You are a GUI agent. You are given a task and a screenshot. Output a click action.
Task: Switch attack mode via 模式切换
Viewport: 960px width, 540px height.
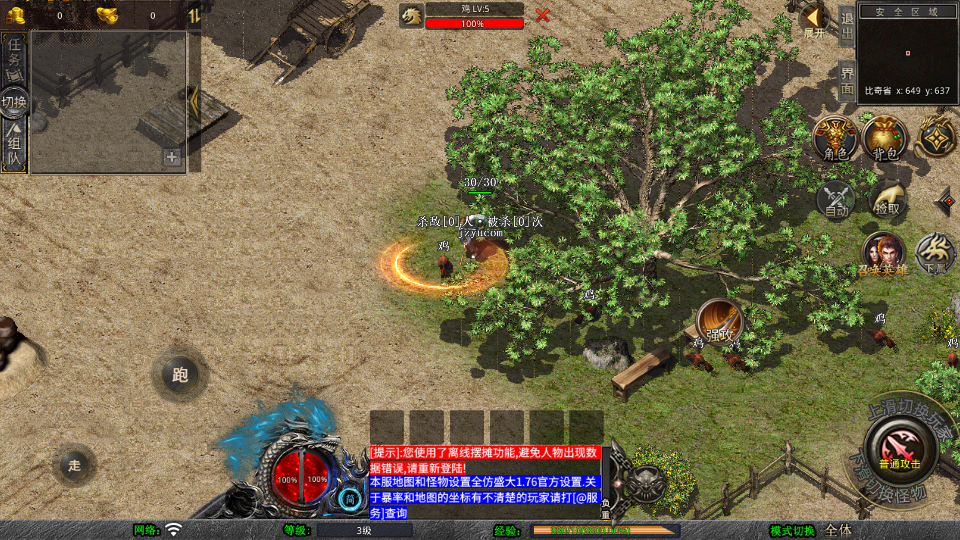pos(792,530)
